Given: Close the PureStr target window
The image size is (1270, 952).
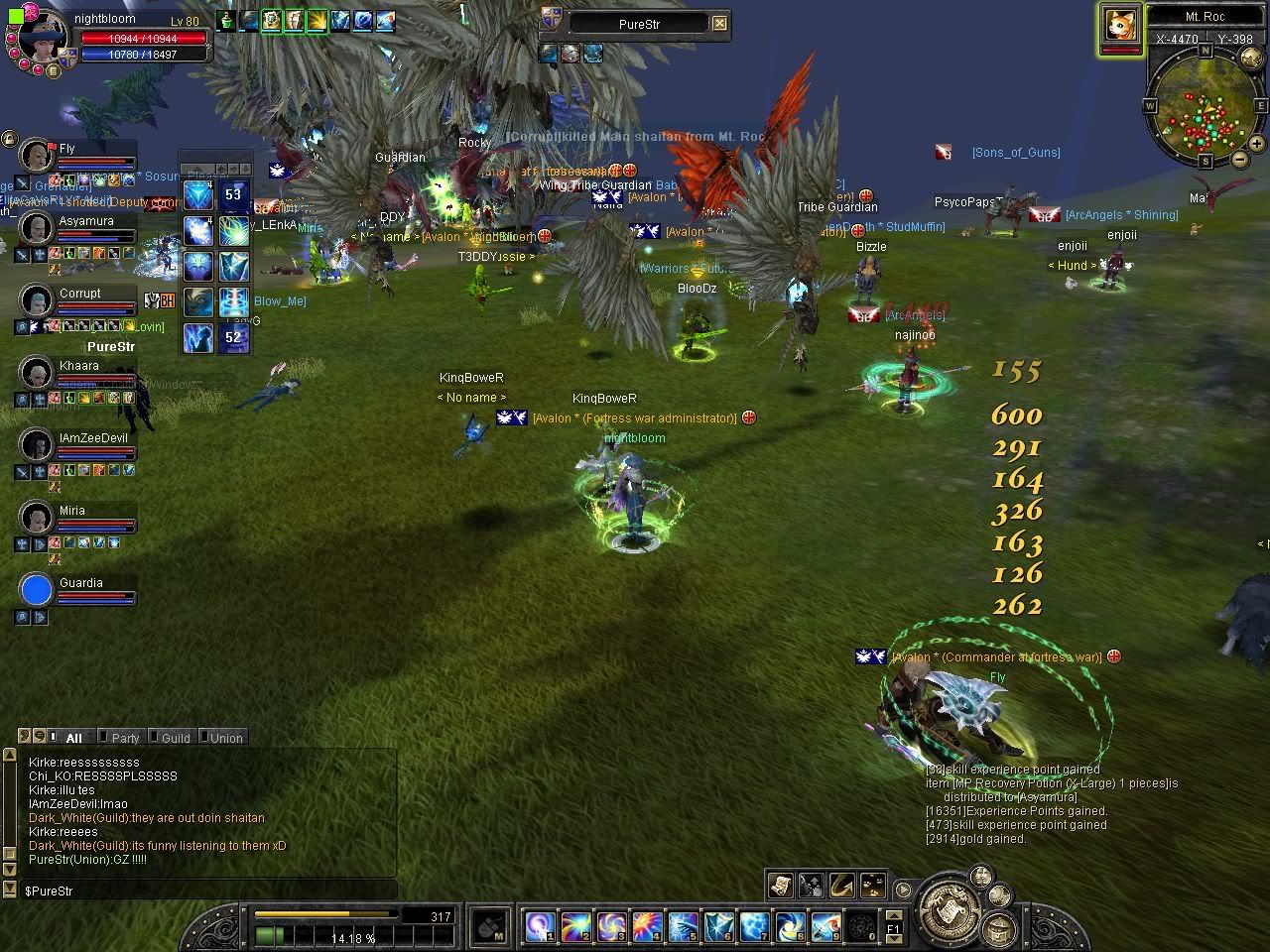Looking at the screenshot, I should click(x=720, y=24).
